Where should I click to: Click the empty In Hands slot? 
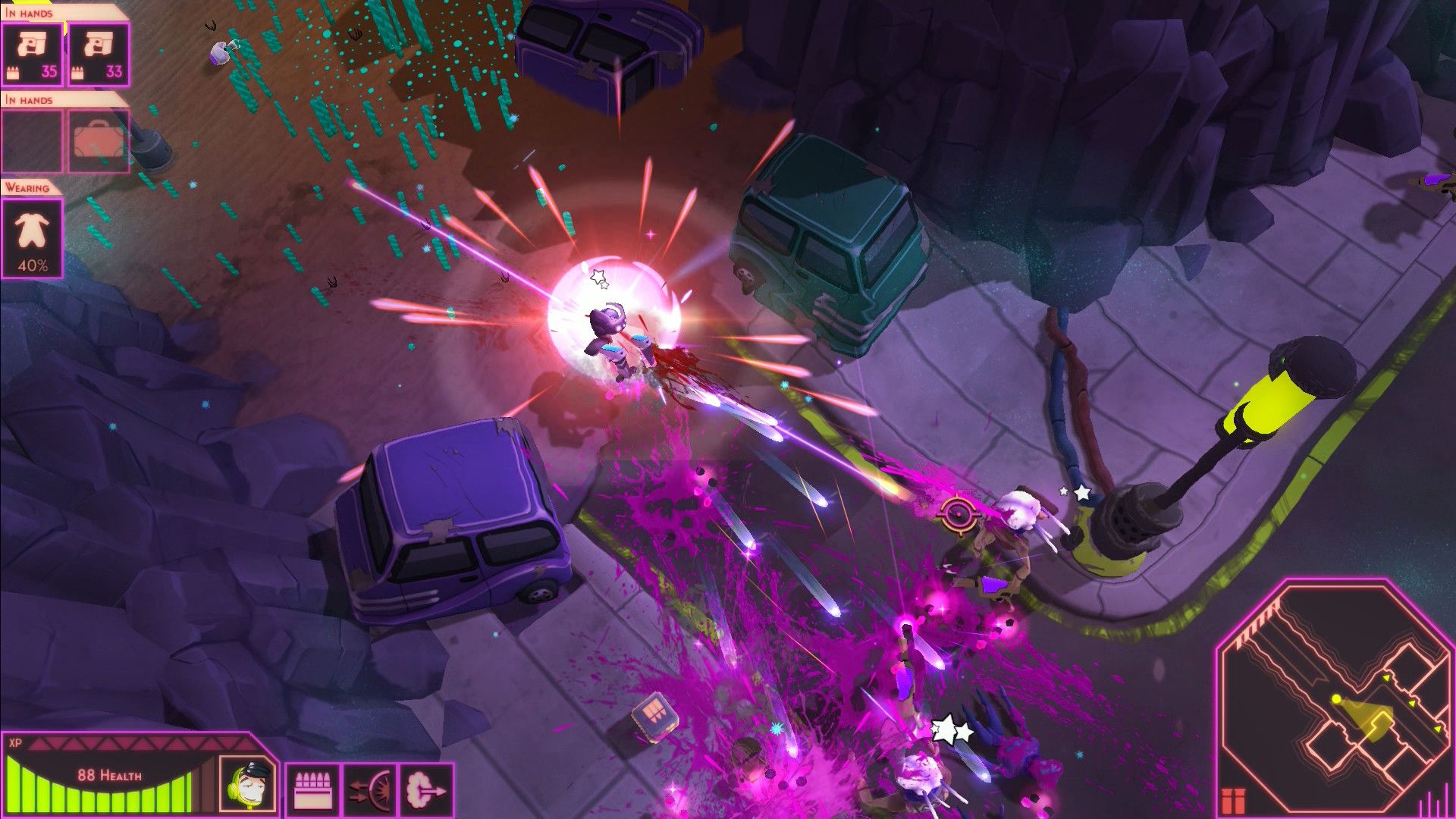coord(30,141)
